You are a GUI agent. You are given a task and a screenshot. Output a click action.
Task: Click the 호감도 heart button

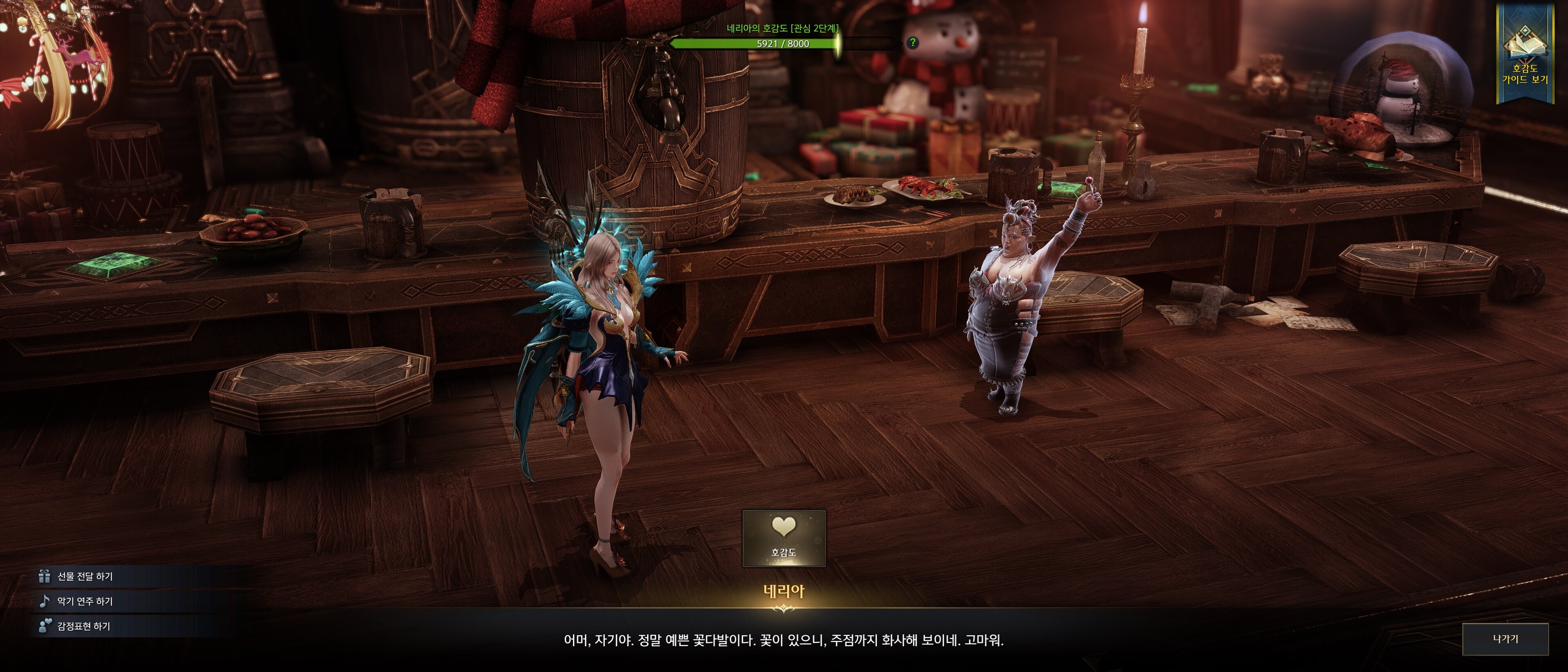coord(784,538)
